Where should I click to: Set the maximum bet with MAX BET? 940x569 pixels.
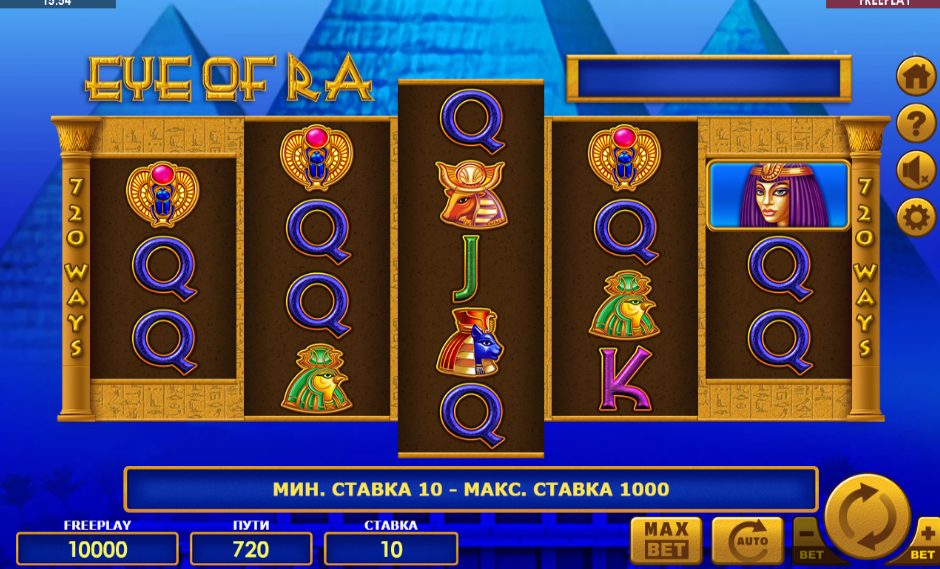coord(666,541)
